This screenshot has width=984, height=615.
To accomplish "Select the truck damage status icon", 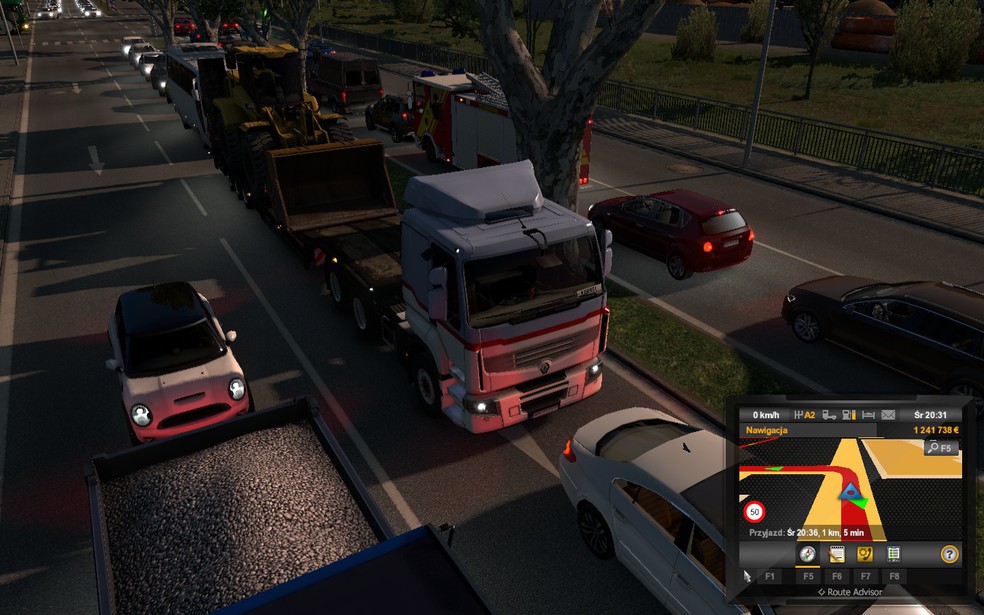I will tap(827, 415).
